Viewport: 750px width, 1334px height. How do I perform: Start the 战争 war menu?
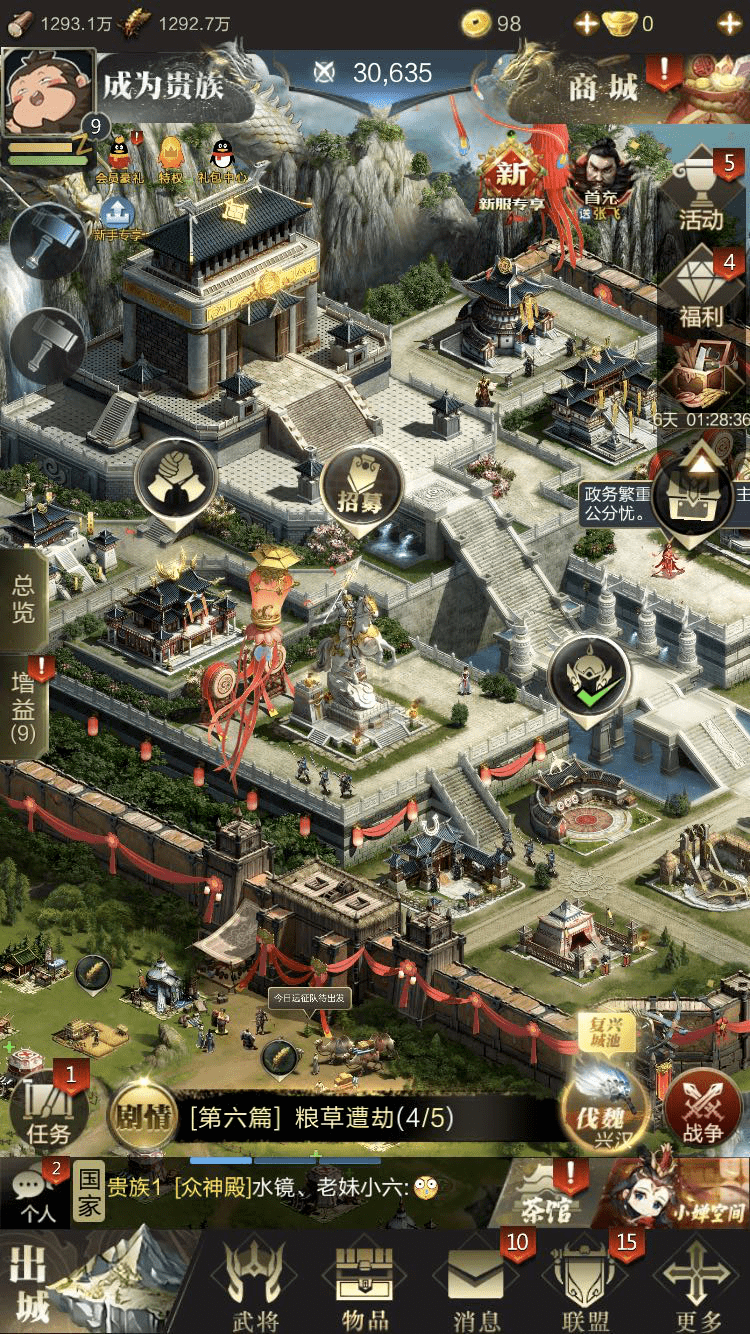[x=702, y=1110]
